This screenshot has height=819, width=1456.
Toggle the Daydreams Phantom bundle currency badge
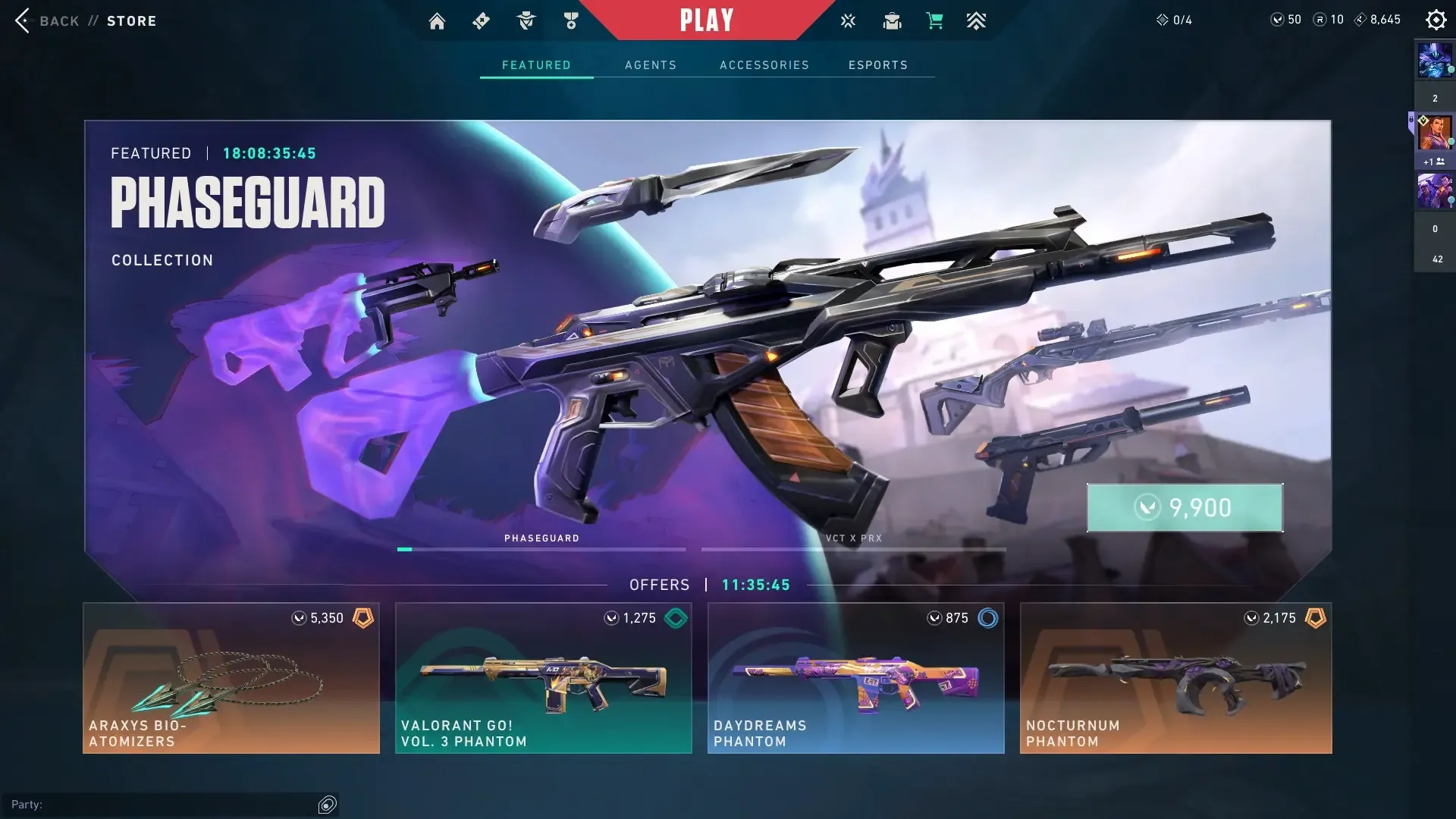[x=987, y=618]
